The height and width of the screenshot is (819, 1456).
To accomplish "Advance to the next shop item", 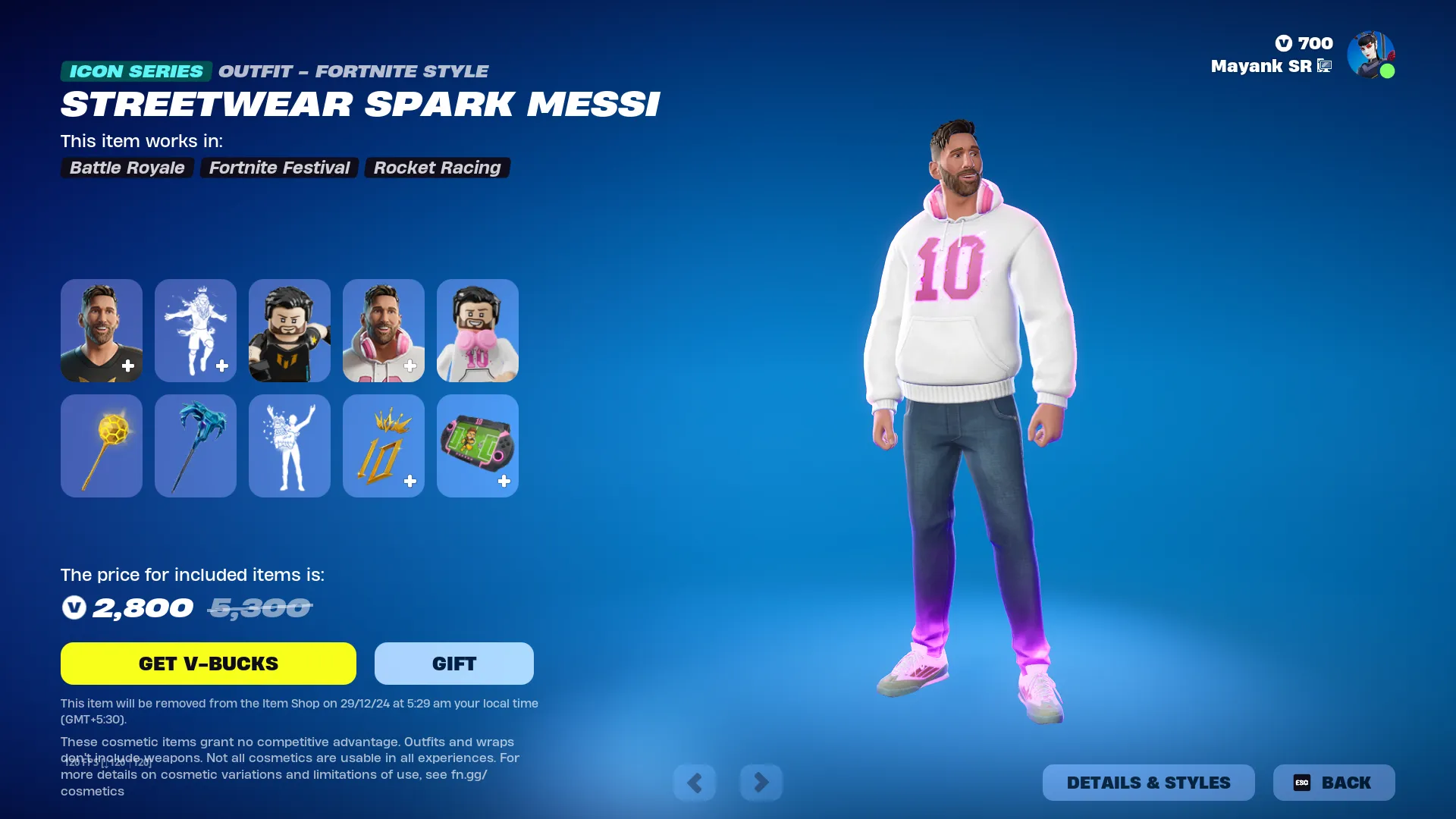I will (761, 782).
